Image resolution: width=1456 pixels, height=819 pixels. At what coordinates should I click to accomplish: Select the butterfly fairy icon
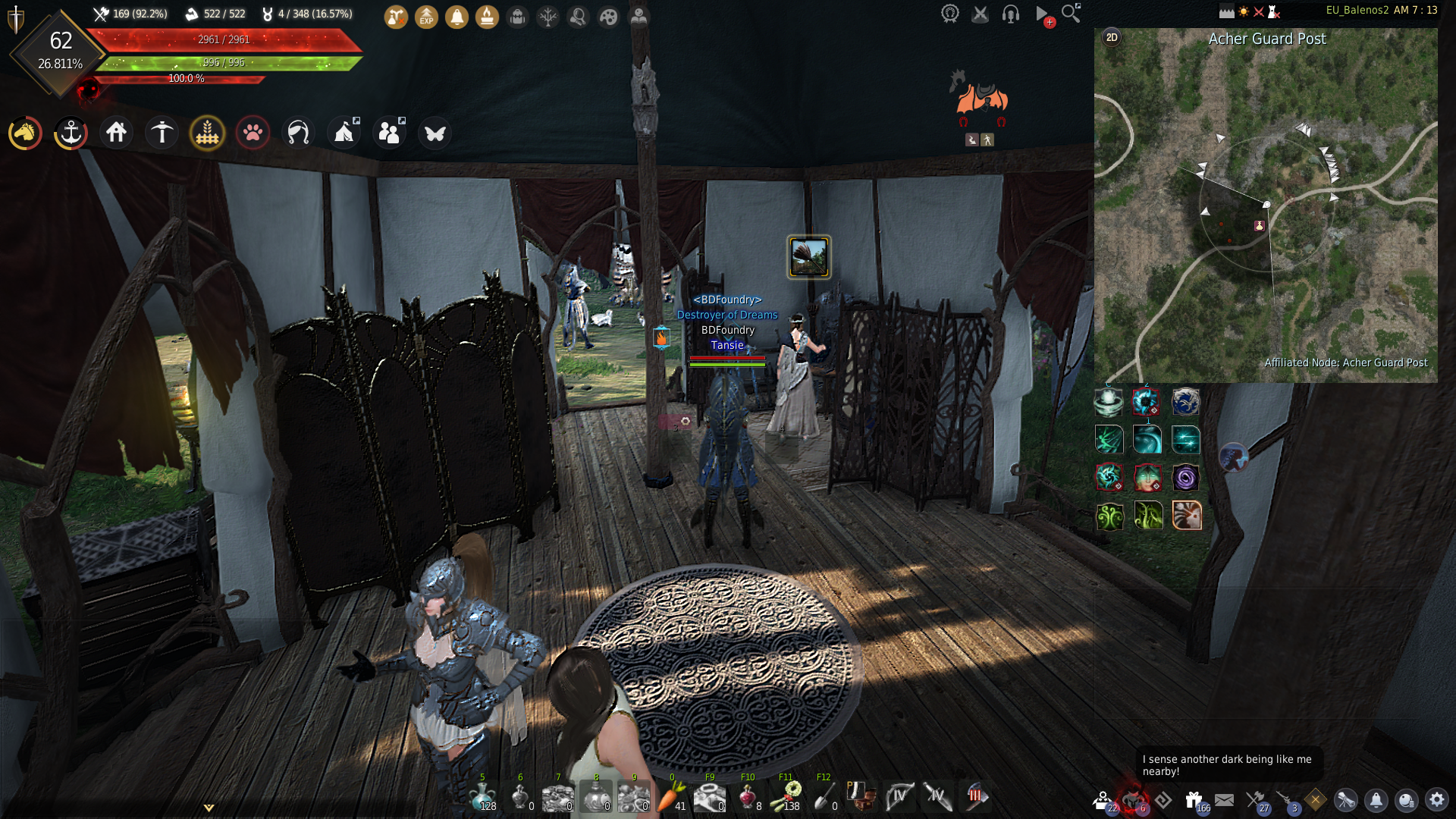(435, 133)
